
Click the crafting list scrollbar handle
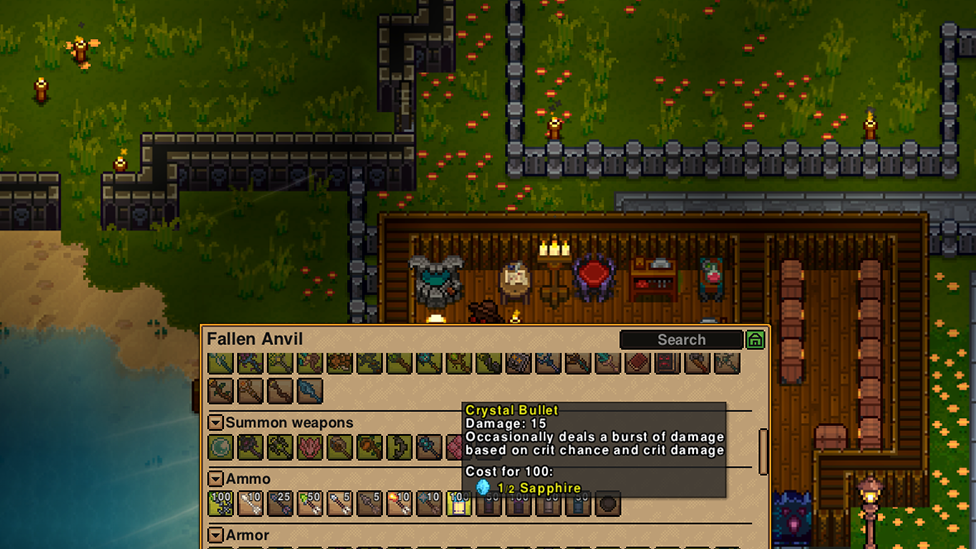pos(764,452)
